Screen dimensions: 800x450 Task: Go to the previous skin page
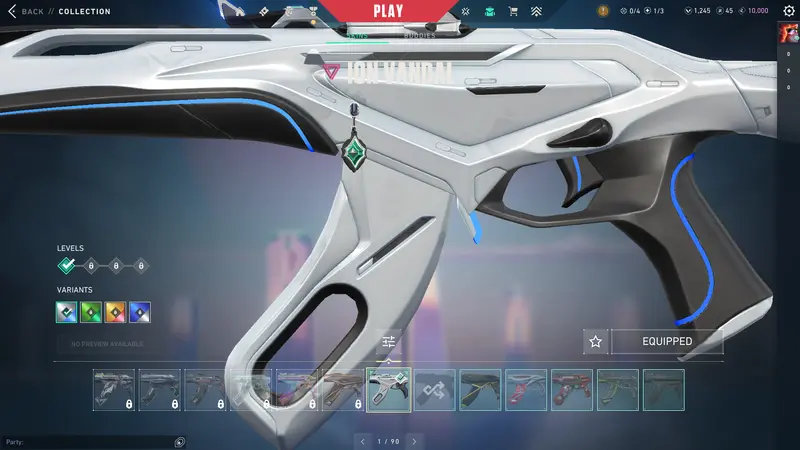[362, 440]
